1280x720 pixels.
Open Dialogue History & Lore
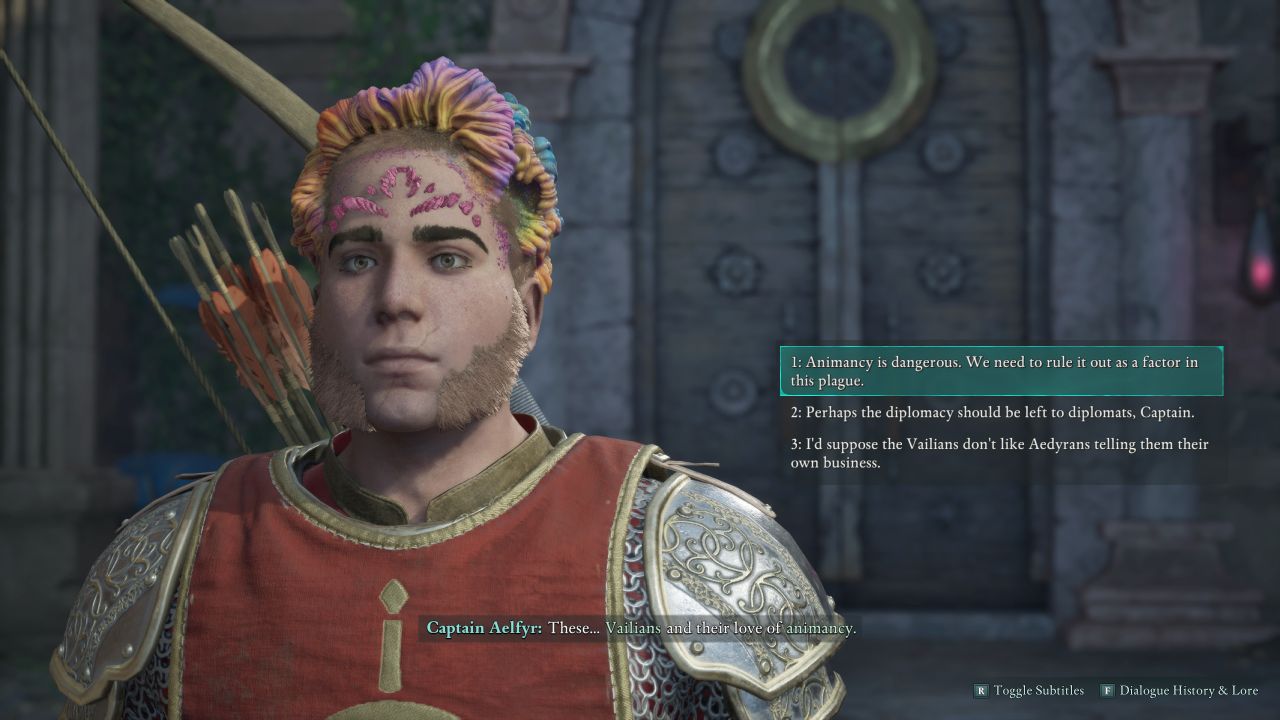pyautogui.click(x=1179, y=690)
